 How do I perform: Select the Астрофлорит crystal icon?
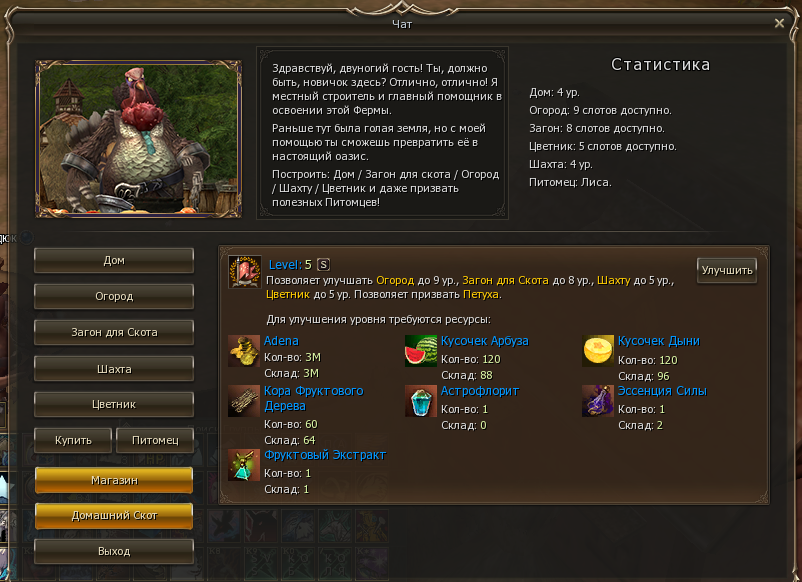tap(421, 401)
